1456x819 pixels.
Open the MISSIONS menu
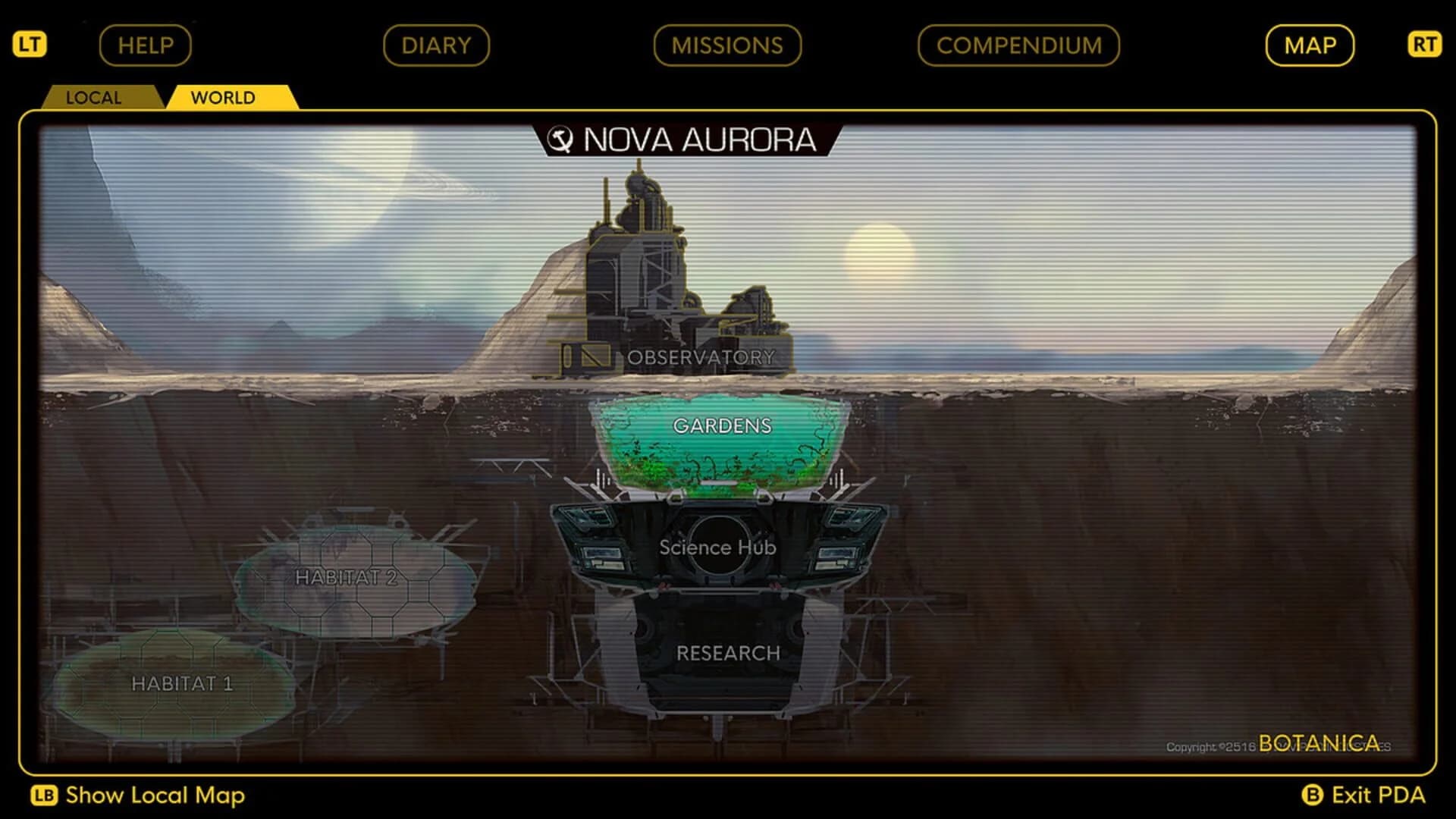726,45
